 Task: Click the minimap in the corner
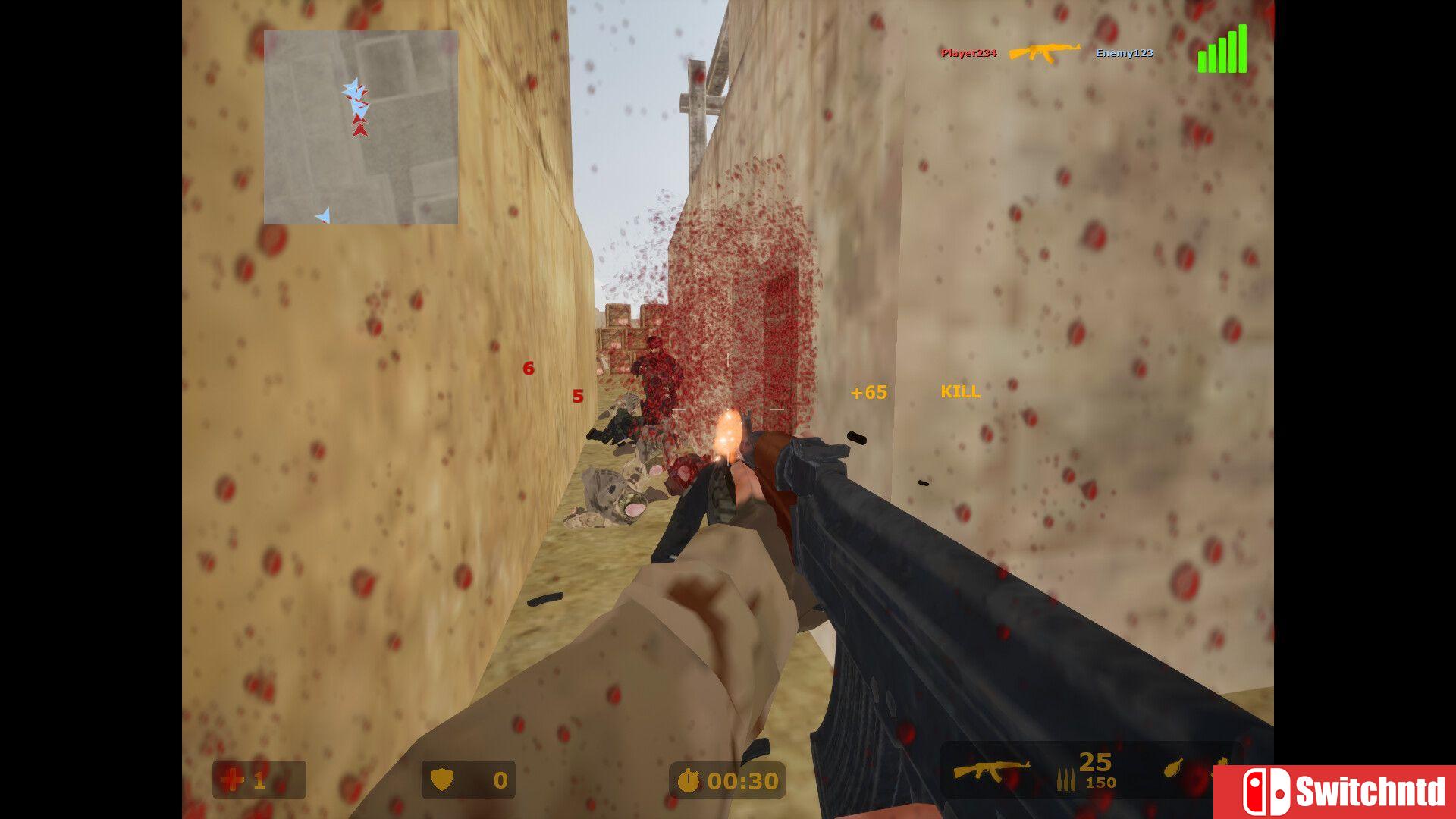(361, 127)
